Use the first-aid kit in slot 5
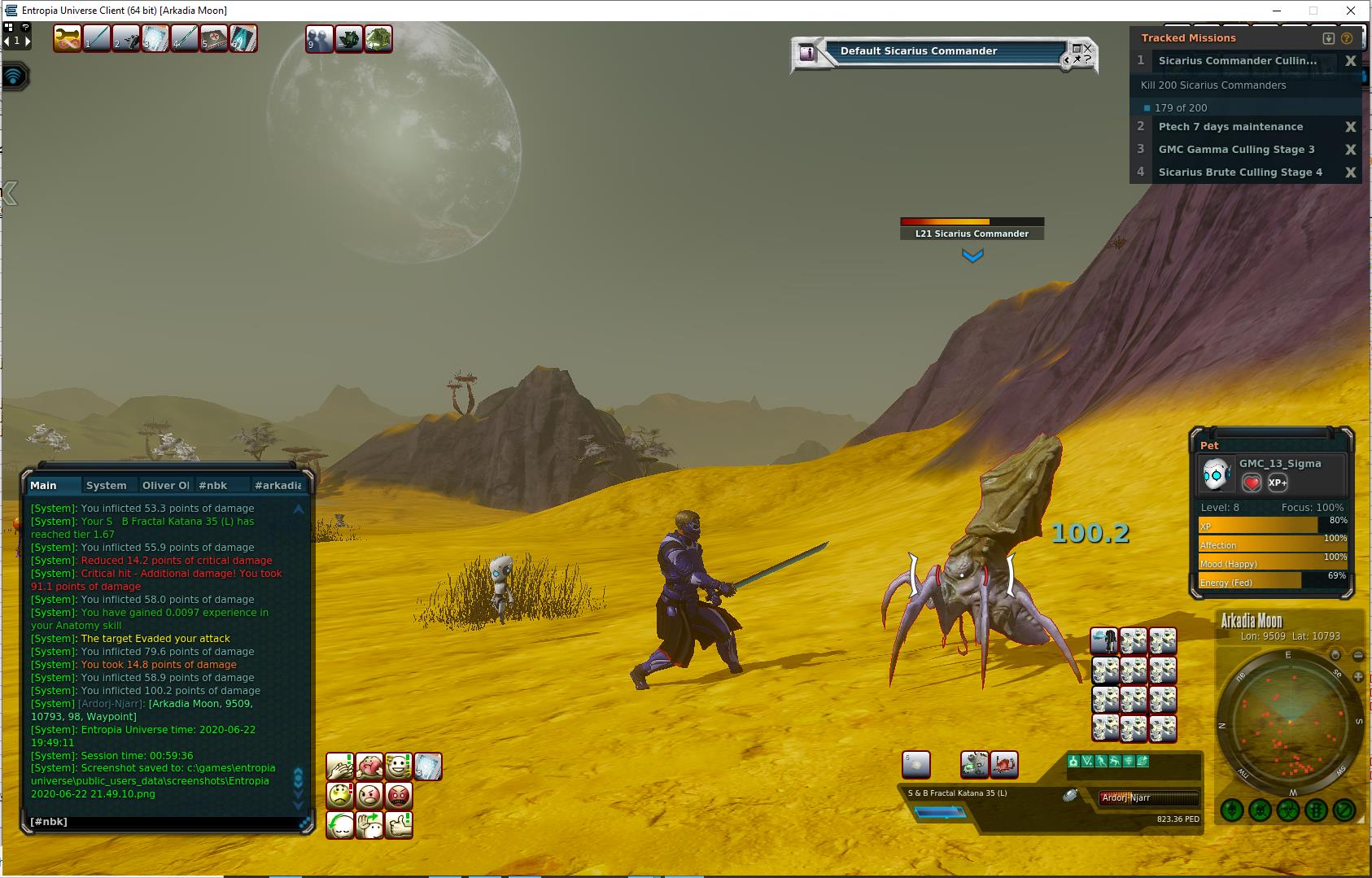Screen dimensions: 1372x878 [214, 39]
